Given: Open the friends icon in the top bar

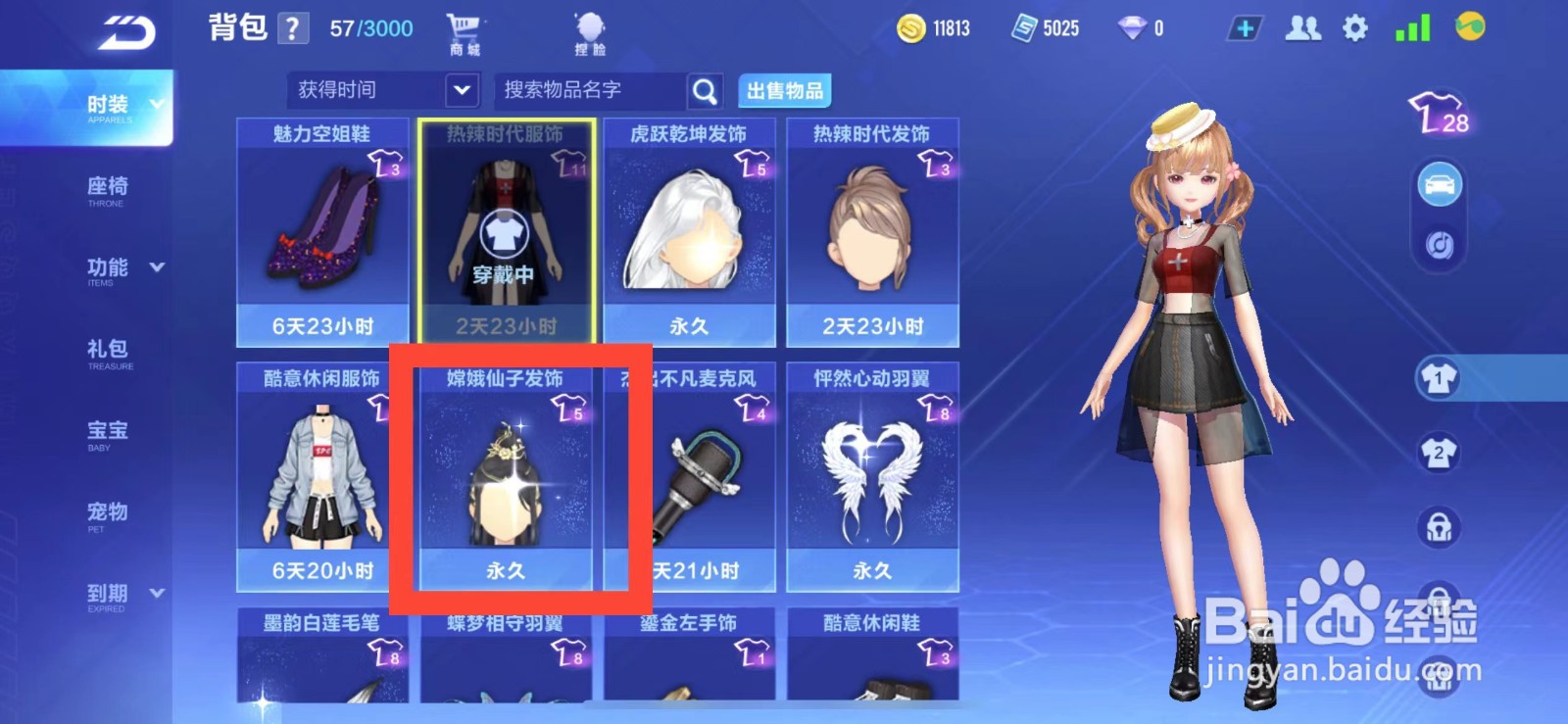Looking at the screenshot, I should tap(1302, 28).
